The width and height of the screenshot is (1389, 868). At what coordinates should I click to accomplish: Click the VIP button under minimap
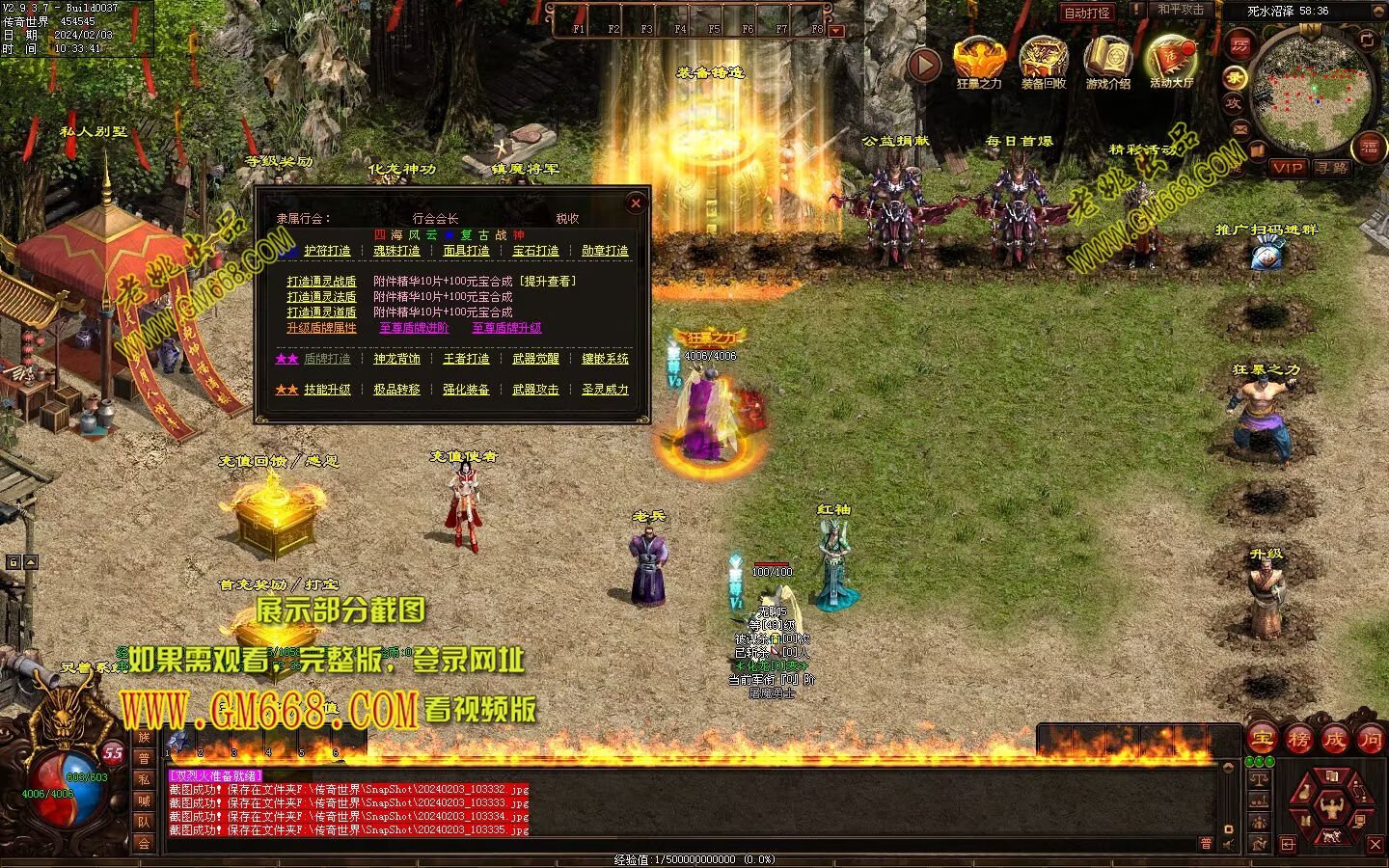coord(1288,168)
